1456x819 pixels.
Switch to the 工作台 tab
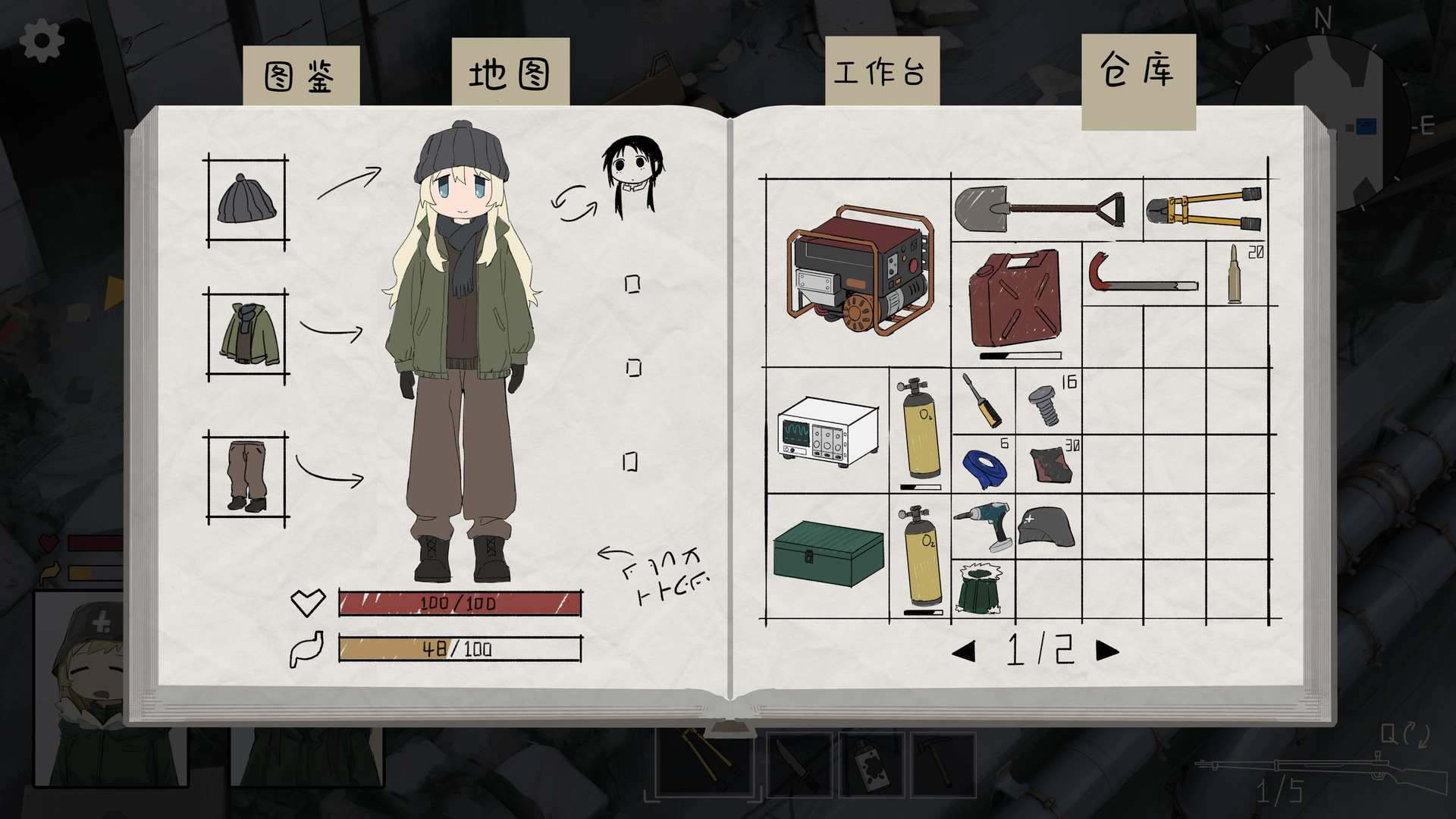coord(881,73)
